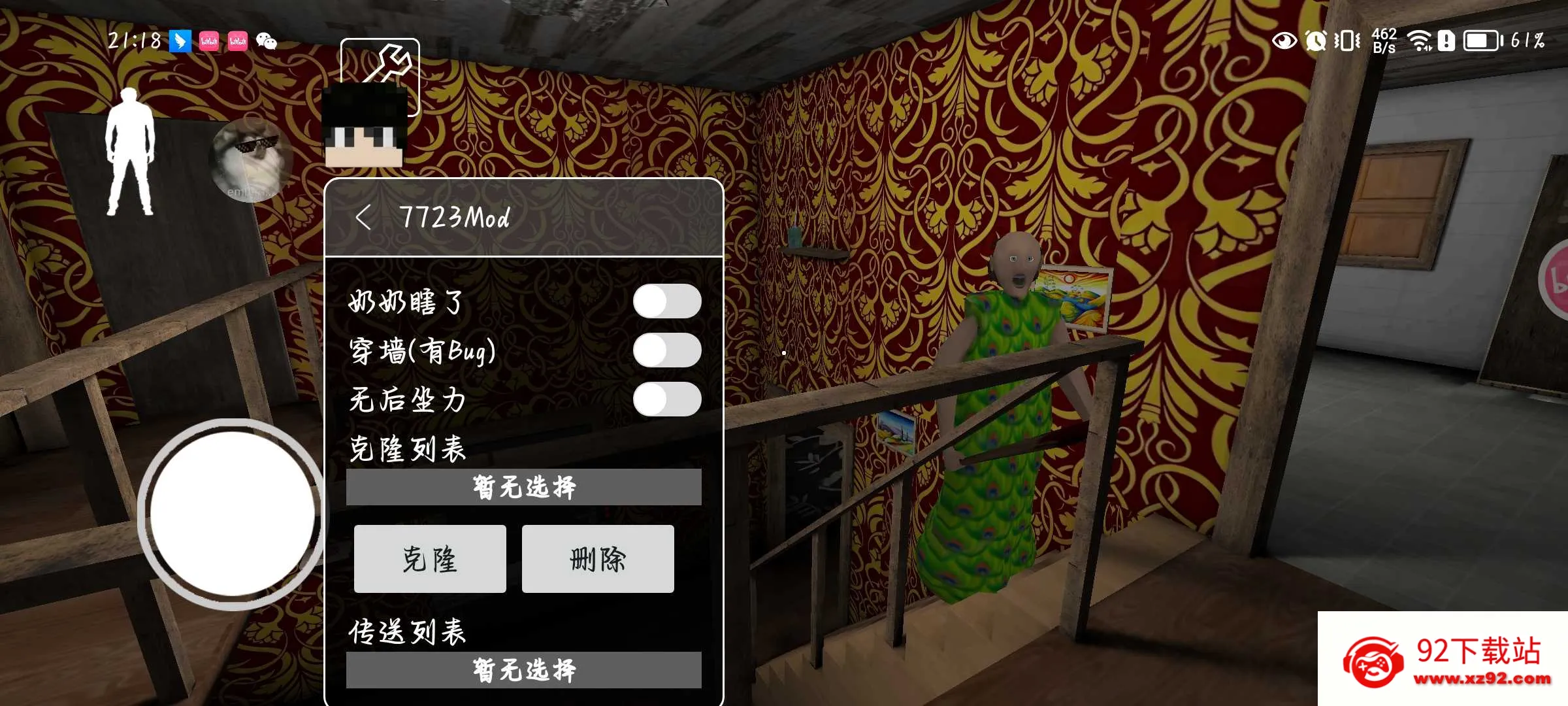Screen dimensions: 1568x706
Task: Tap the eye icon in the status bar
Action: point(1284,41)
